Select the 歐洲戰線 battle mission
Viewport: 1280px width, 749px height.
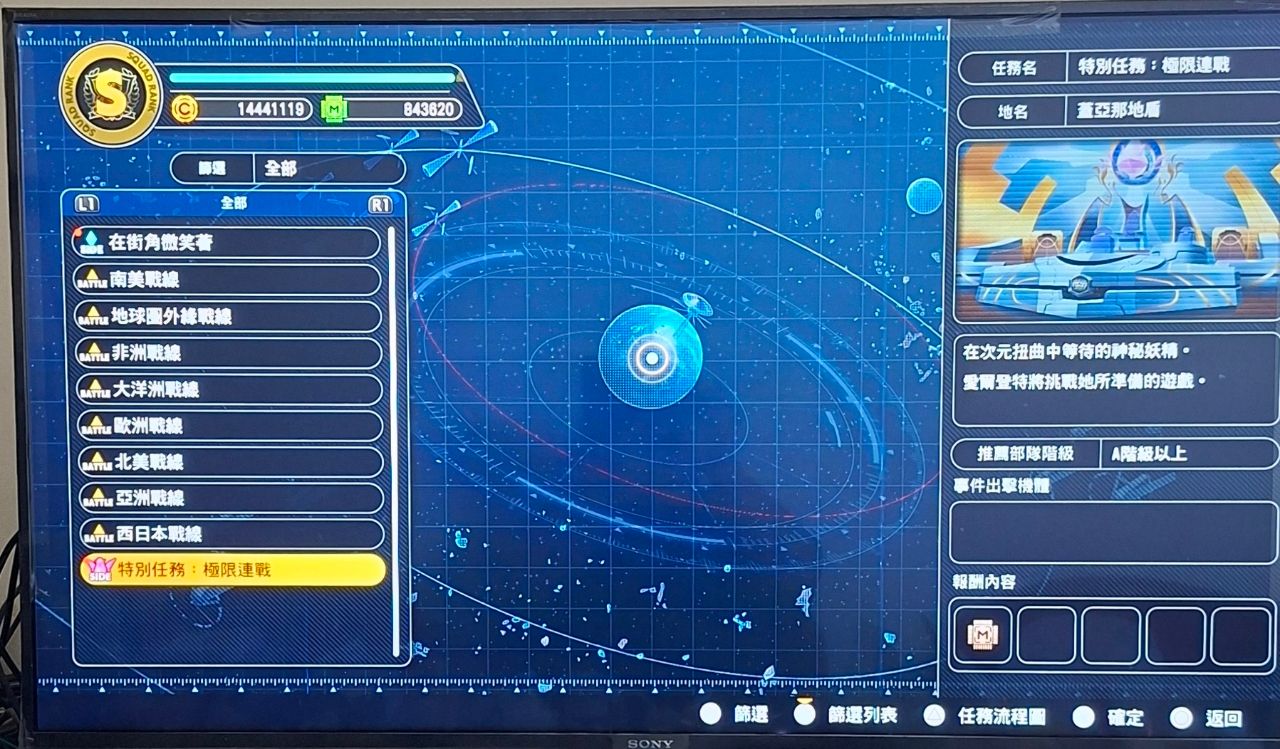(x=228, y=426)
